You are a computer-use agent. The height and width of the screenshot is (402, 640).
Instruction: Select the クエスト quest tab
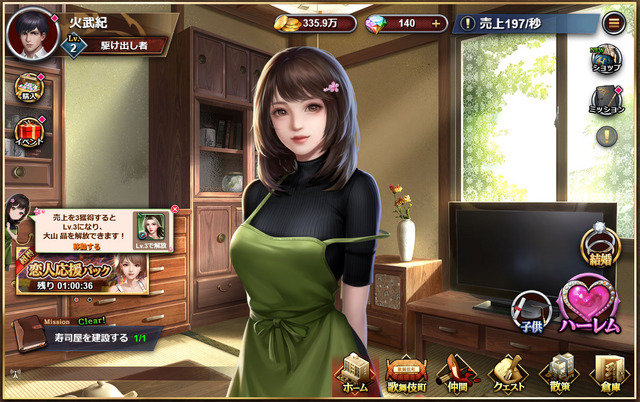click(x=507, y=377)
